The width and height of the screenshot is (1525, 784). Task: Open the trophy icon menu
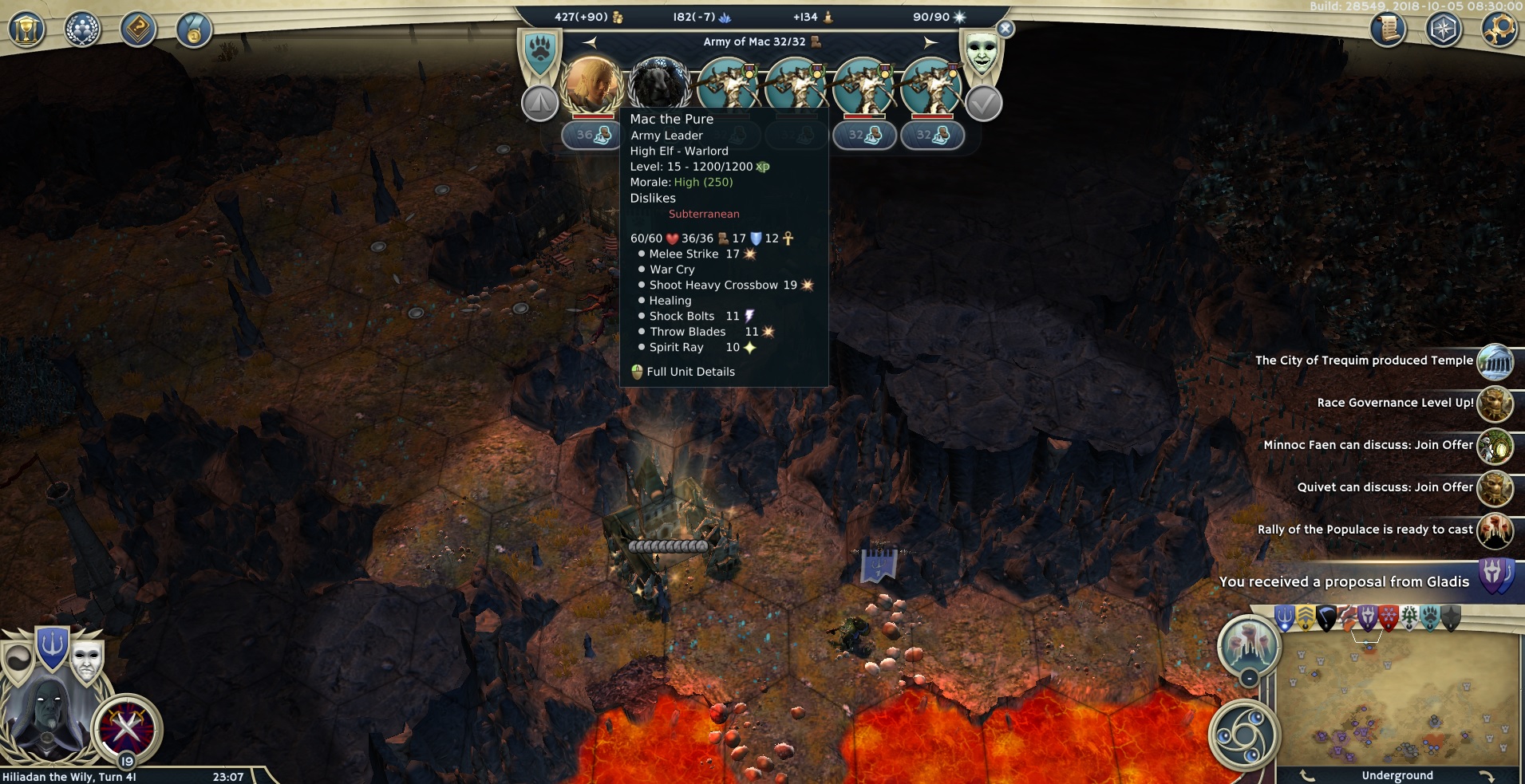pos(26,30)
